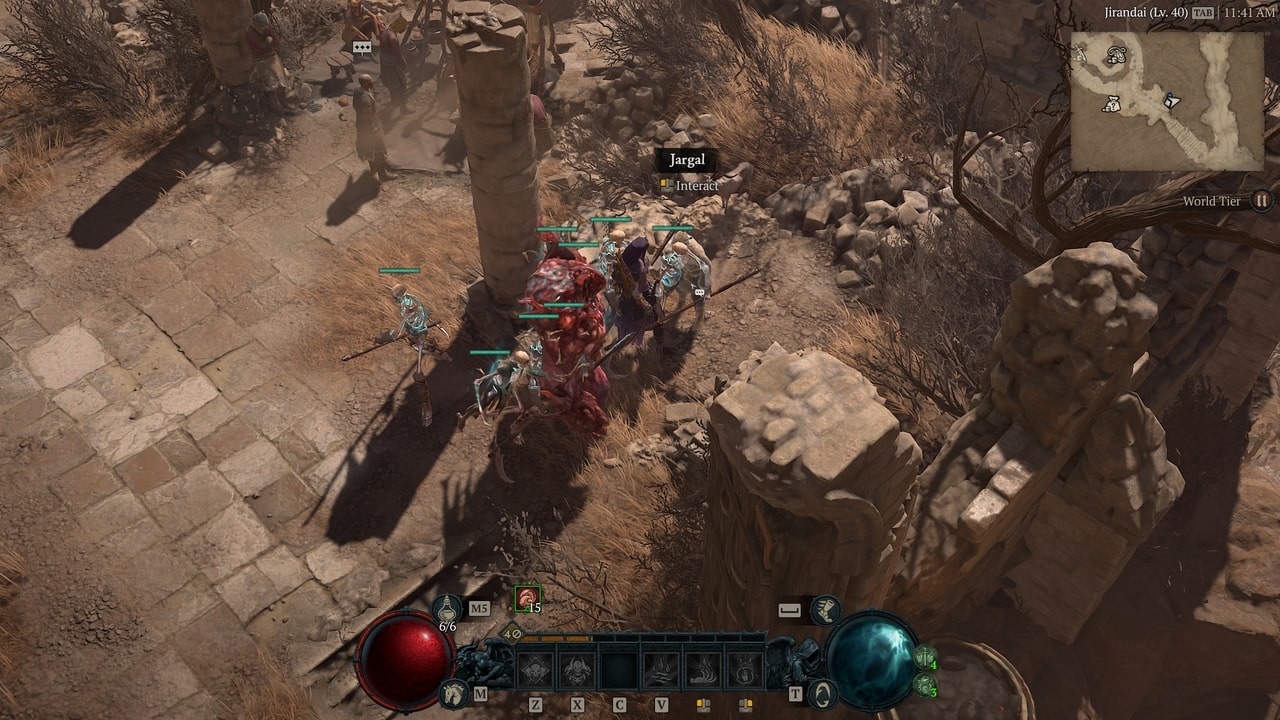Click the healing potion icon
The height and width of the screenshot is (720, 1280).
pos(448,610)
